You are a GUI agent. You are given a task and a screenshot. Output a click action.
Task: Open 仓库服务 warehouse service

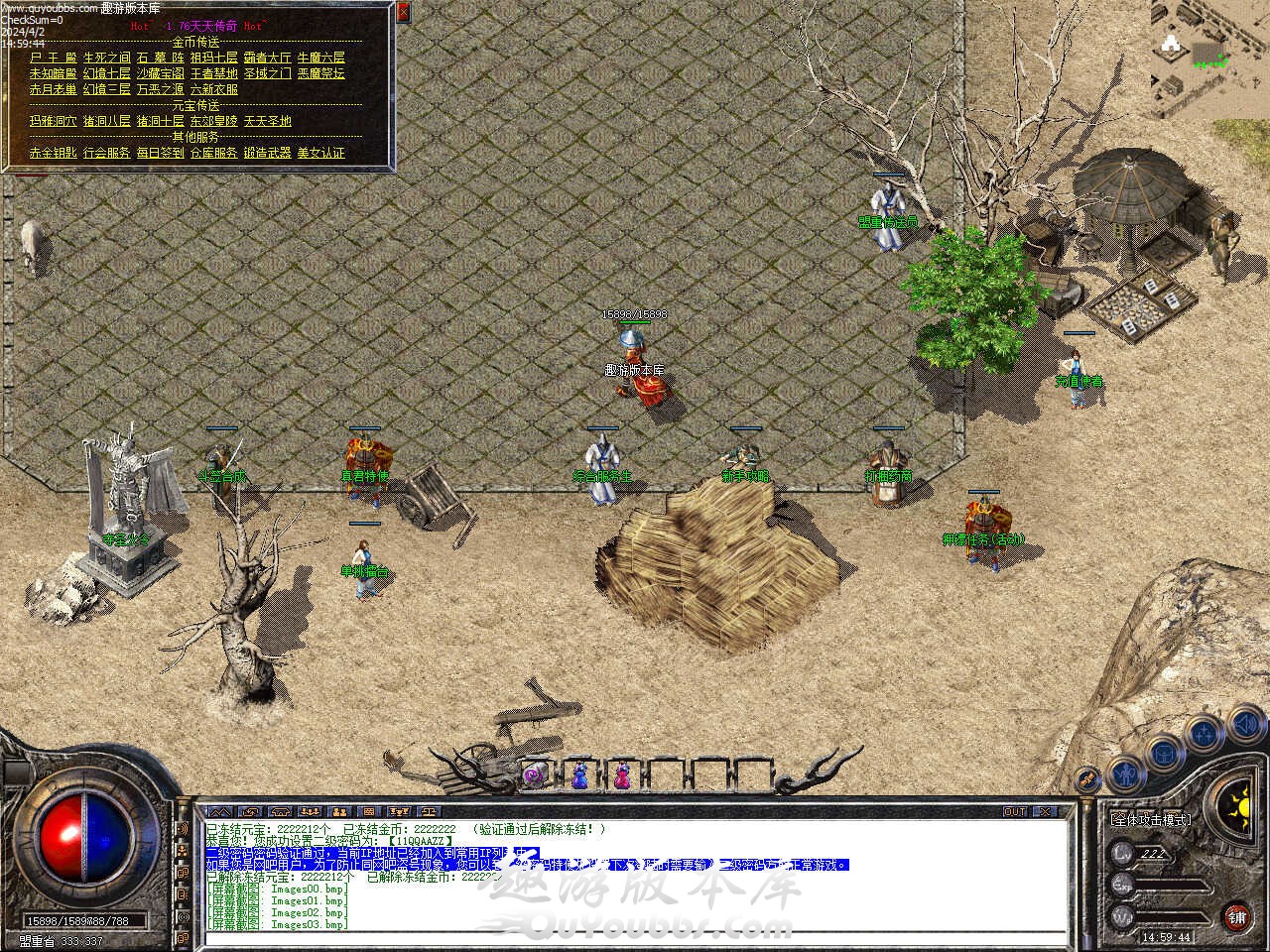click(213, 153)
